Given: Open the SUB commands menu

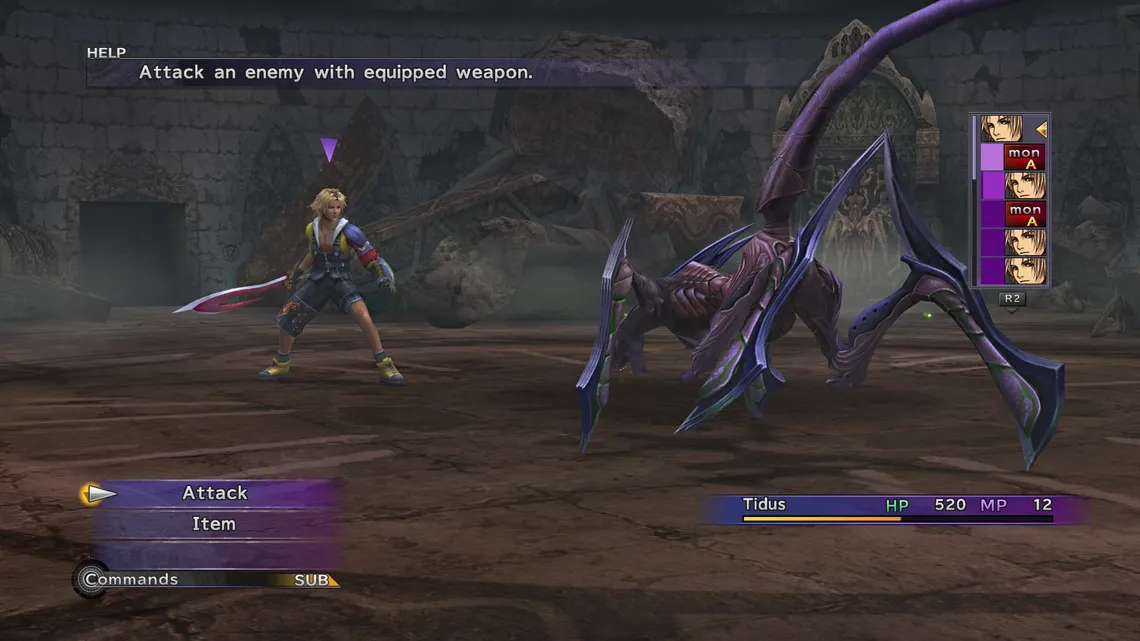Looking at the screenshot, I should click(314, 580).
